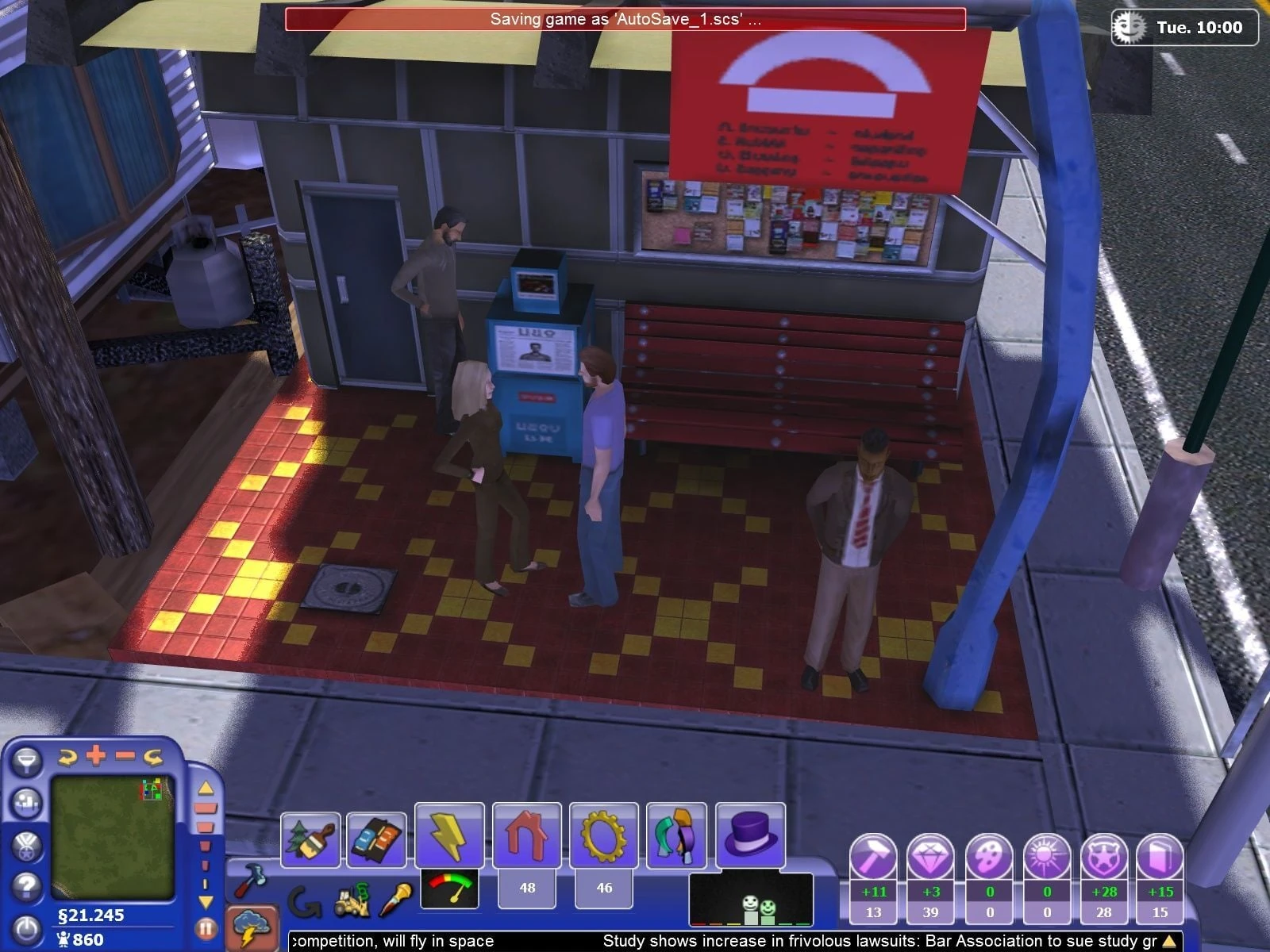Click the city minimap
The width and height of the screenshot is (1270, 952).
112,837
